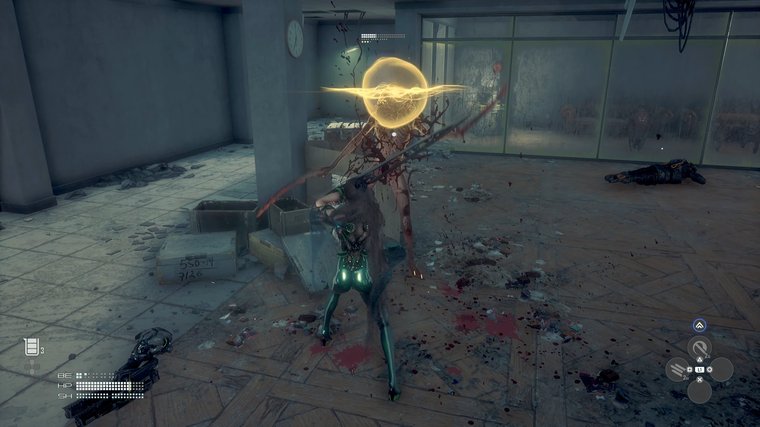Activate the triple slash skill slot
This screenshot has height=427, width=760.
click(678, 369)
